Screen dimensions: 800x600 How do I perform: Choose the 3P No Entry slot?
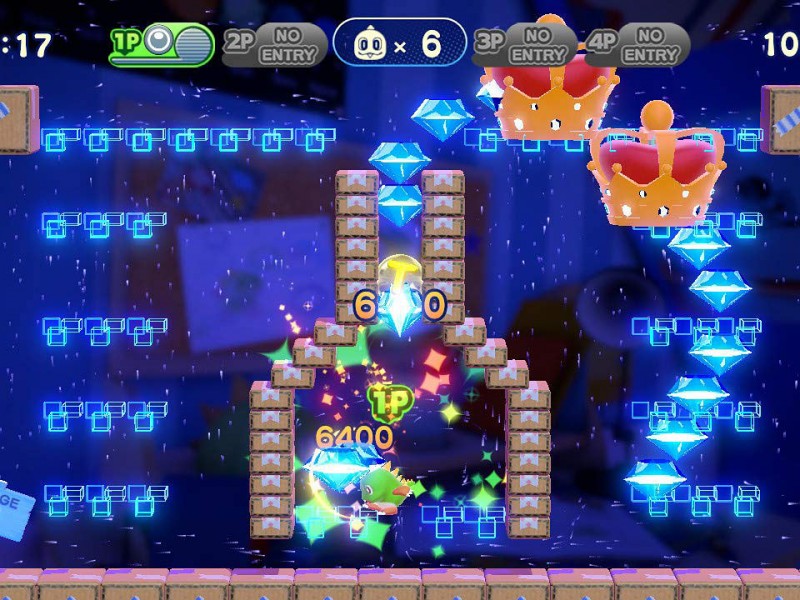(x=524, y=45)
